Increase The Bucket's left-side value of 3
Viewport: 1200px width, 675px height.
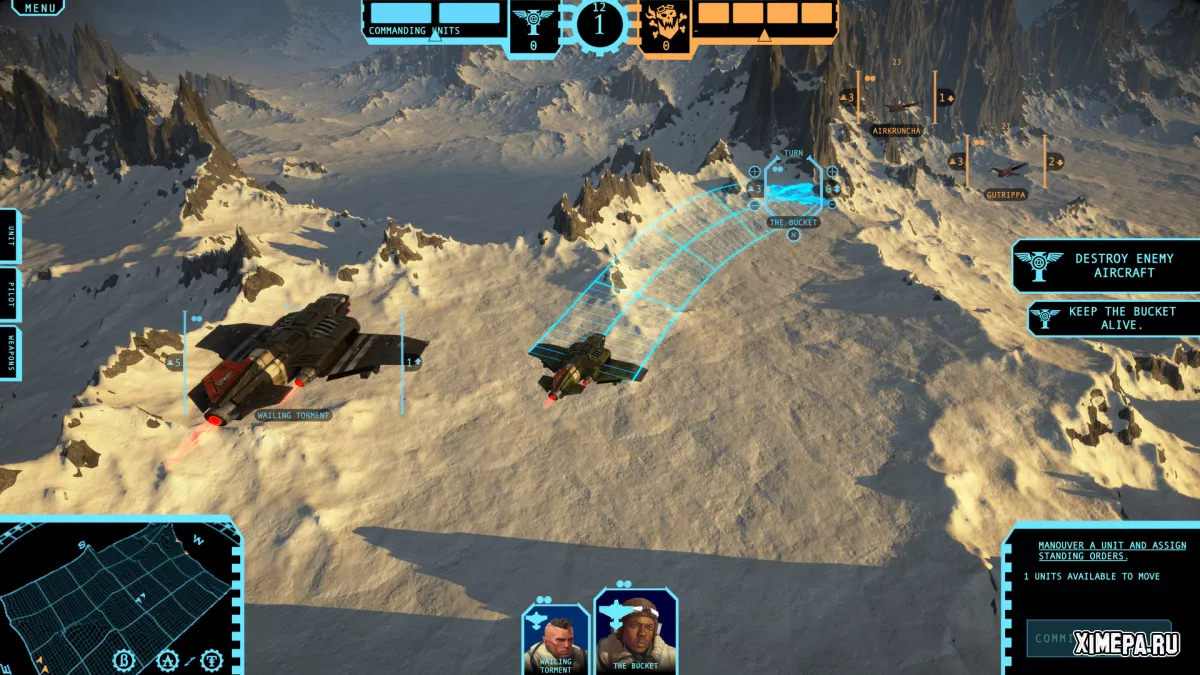[x=754, y=171]
